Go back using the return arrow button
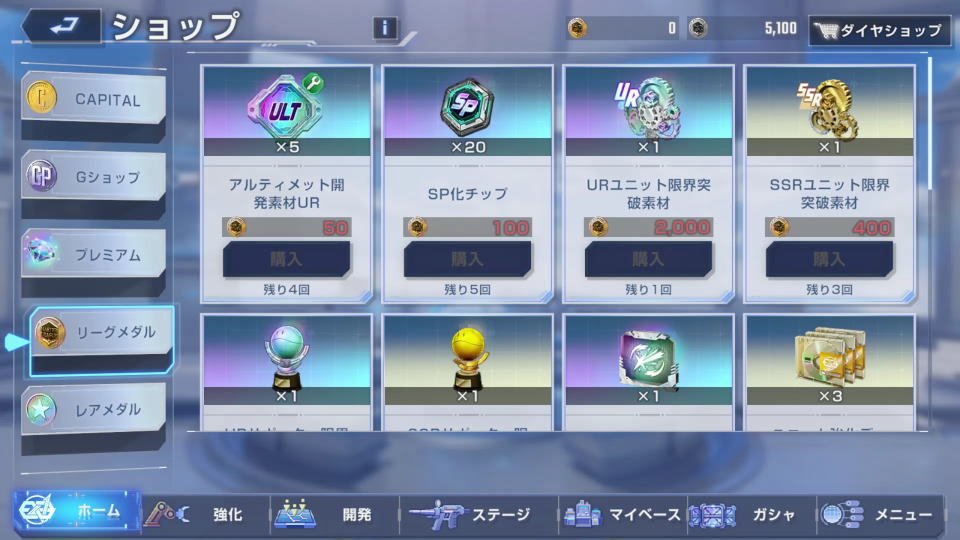Image resolution: width=960 pixels, height=540 pixels. pos(60,26)
